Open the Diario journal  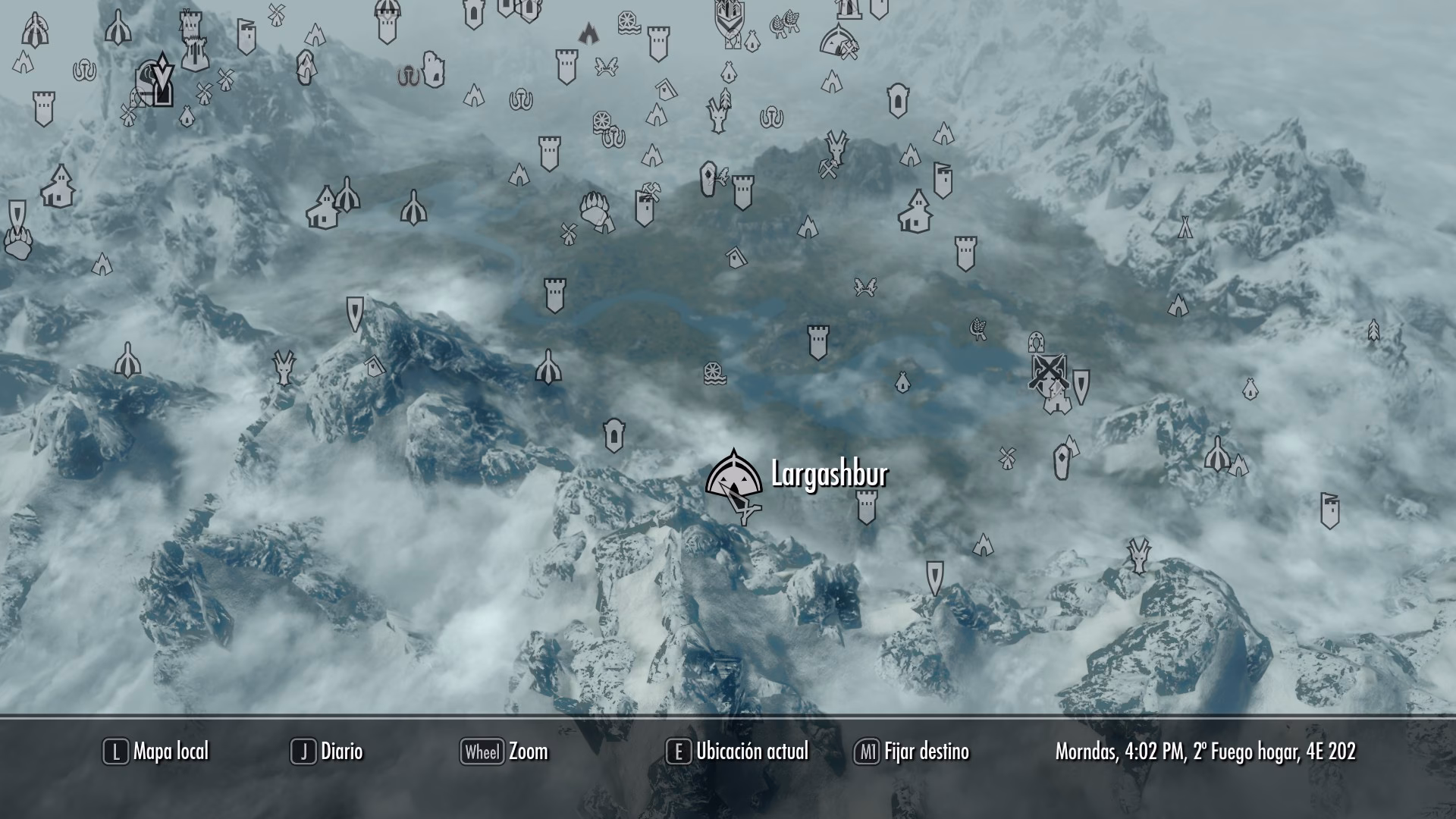tap(328, 752)
